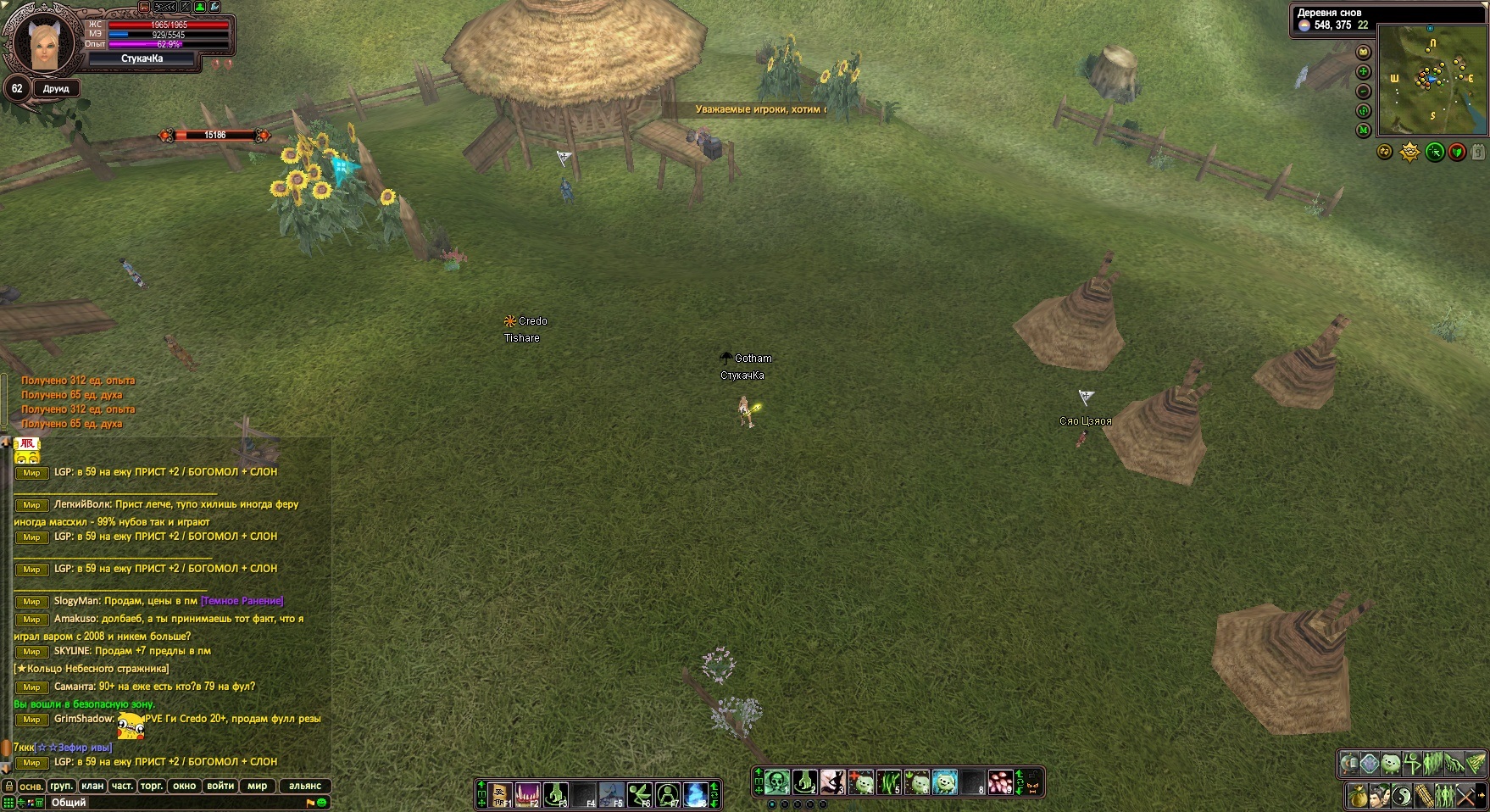Activate the blue flame skill in slot F8
This screenshot has height=812, width=1490.
695,794
